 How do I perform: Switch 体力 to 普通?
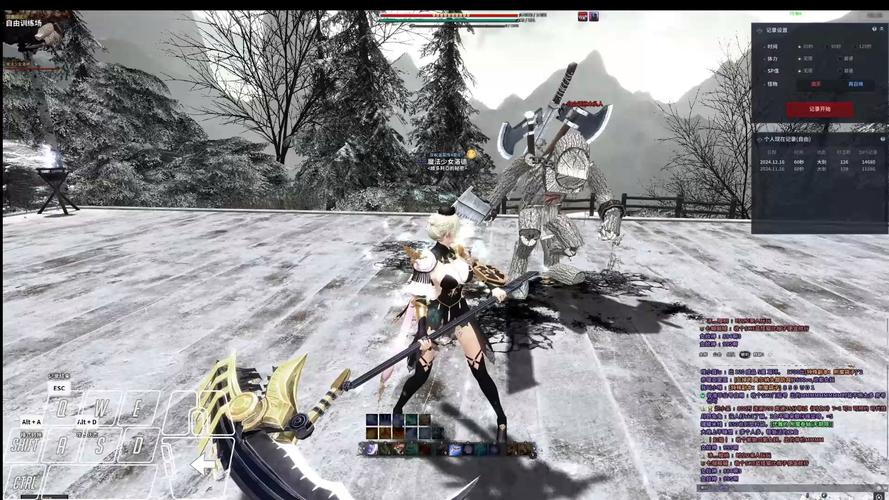(x=845, y=59)
